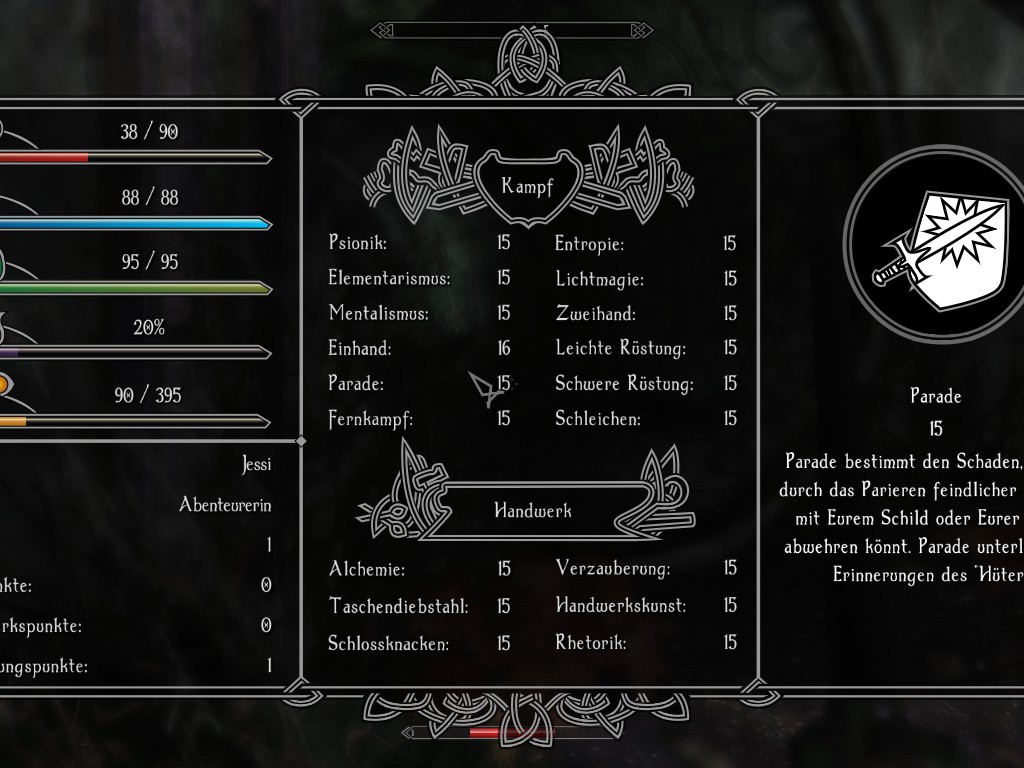Image resolution: width=1024 pixels, height=768 pixels.
Task: Choose the Elementarismus skill
Action: pyautogui.click(x=389, y=278)
